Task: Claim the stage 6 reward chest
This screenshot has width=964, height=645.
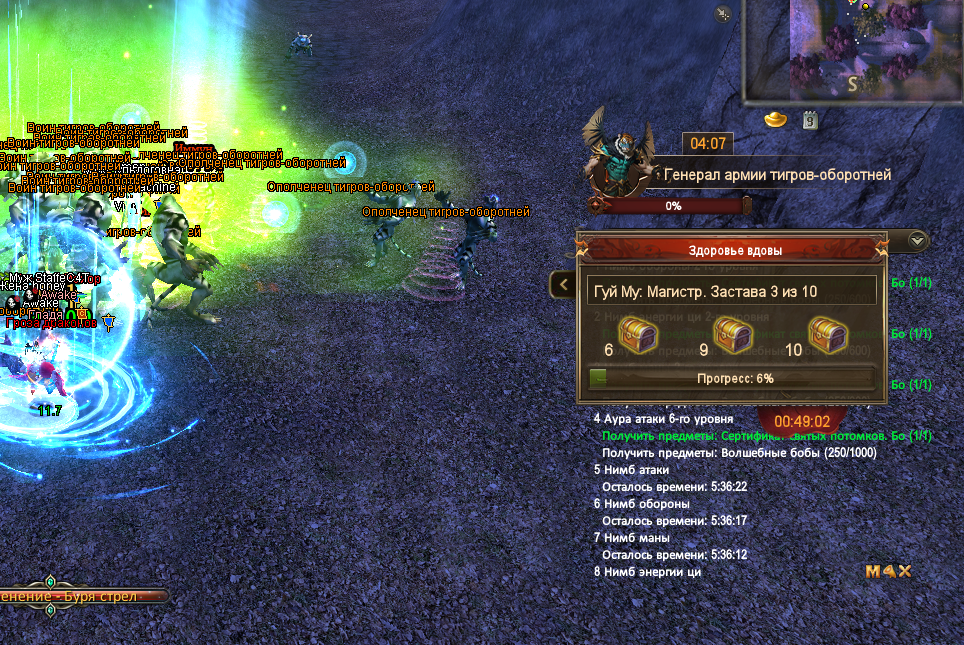Action: click(636, 332)
